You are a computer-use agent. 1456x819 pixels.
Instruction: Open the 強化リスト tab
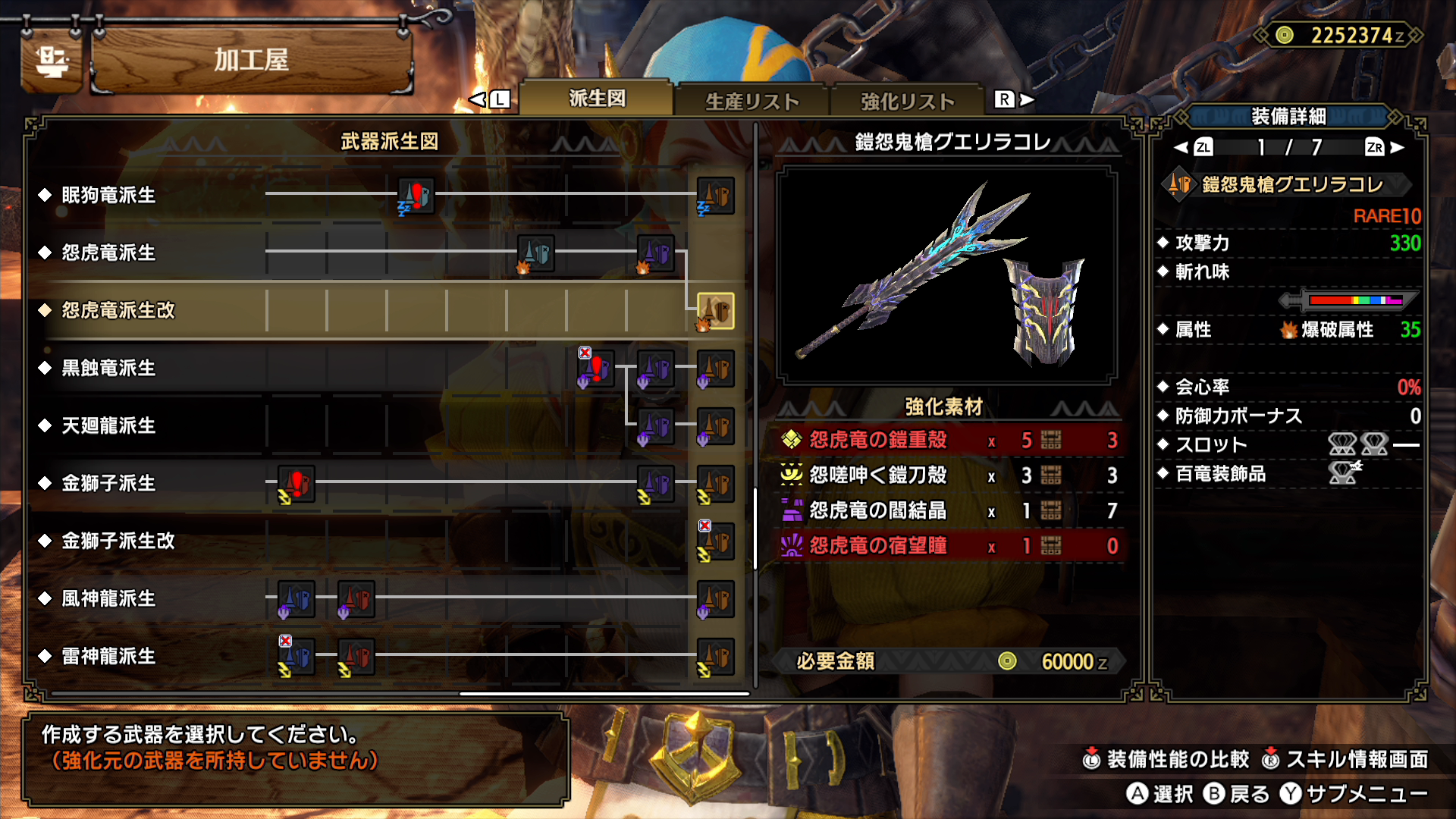coord(907,102)
